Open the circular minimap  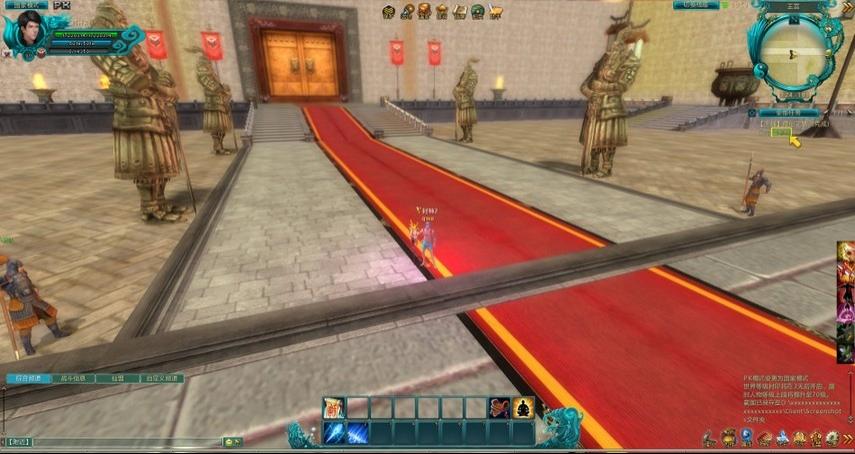click(789, 50)
